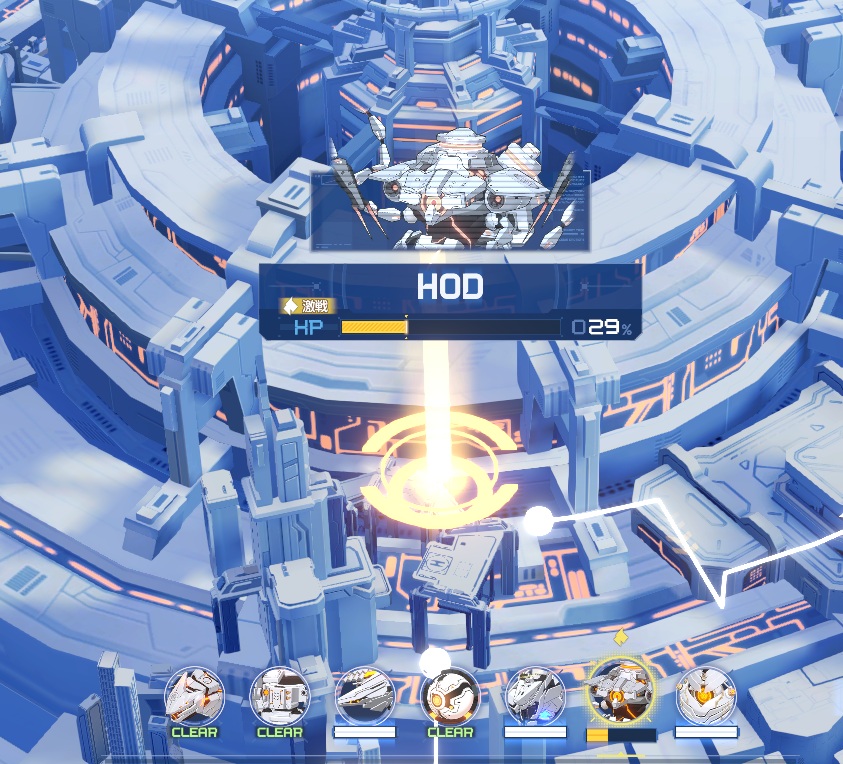Choose the orange-eyed sphere boss portrait

click(x=450, y=696)
